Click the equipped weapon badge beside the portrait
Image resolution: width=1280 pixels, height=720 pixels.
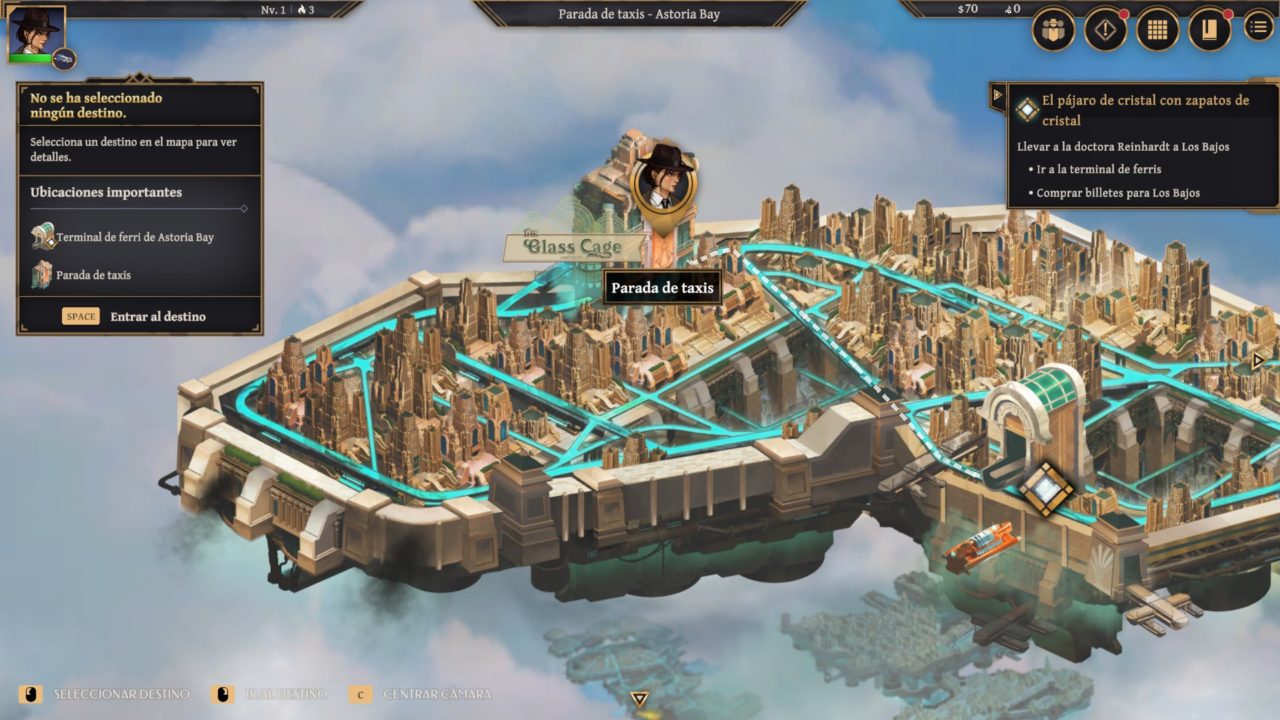[64, 59]
